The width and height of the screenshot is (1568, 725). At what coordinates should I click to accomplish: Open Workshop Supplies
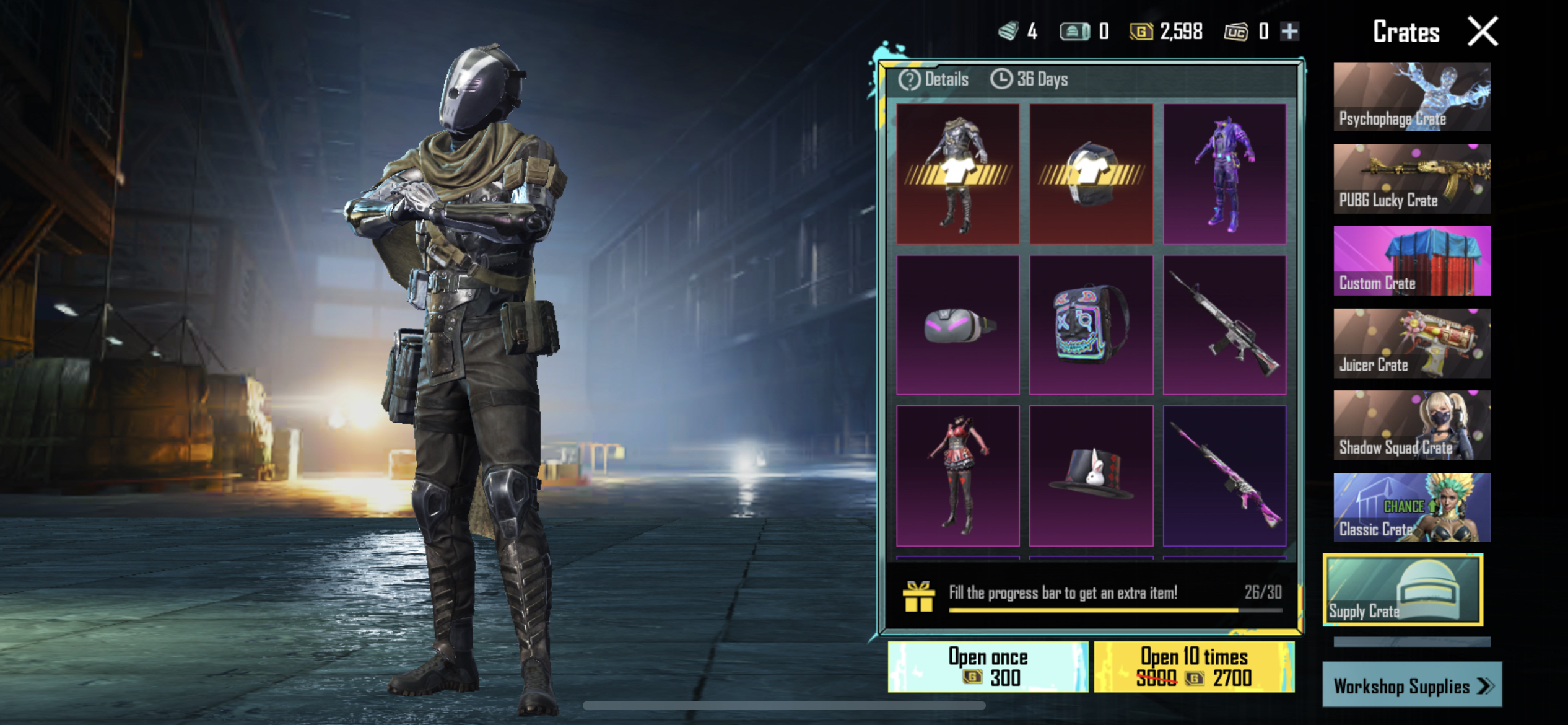click(x=1412, y=685)
